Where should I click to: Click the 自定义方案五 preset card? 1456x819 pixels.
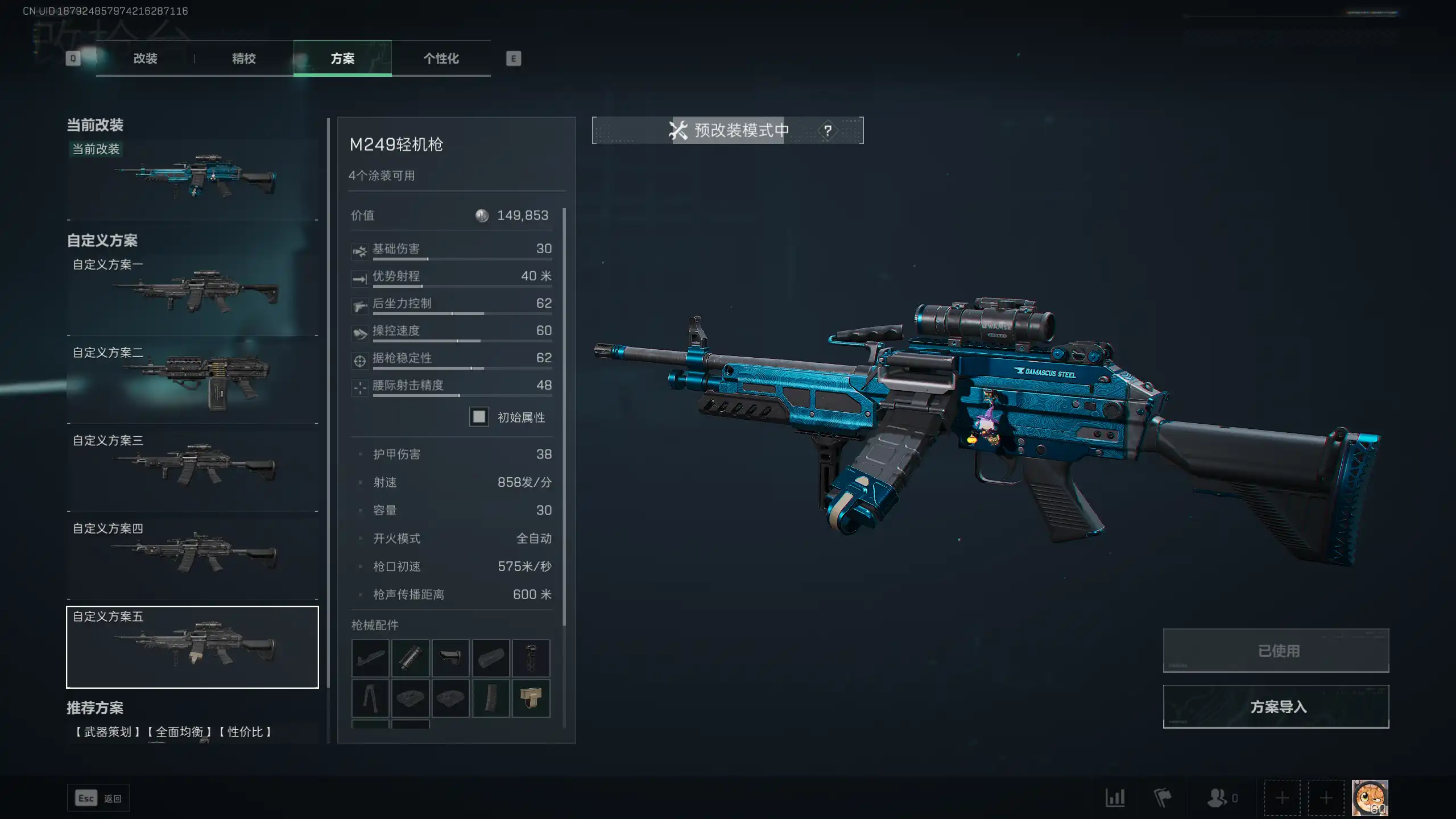click(192, 647)
